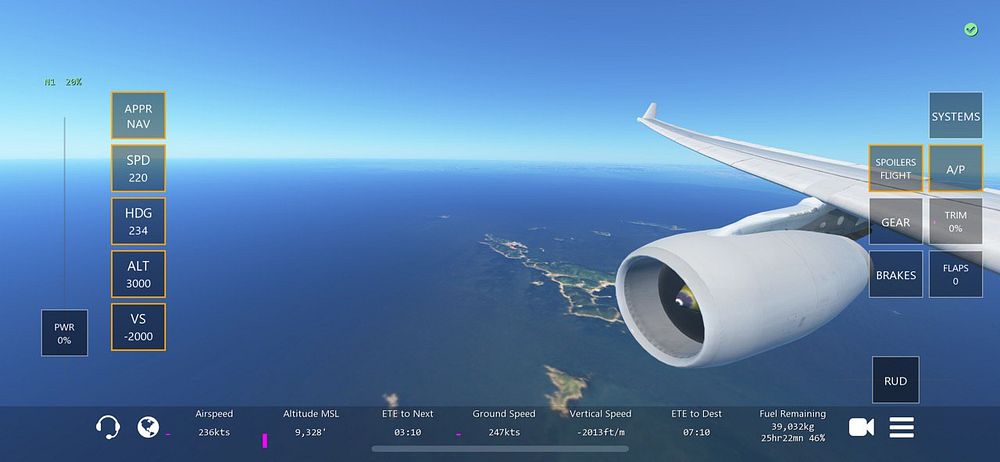Image resolution: width=1000 pixels, height=462 pixels.
Task: Open the hamburger menu
Action: pyautogui.click(x=902, y=427)
